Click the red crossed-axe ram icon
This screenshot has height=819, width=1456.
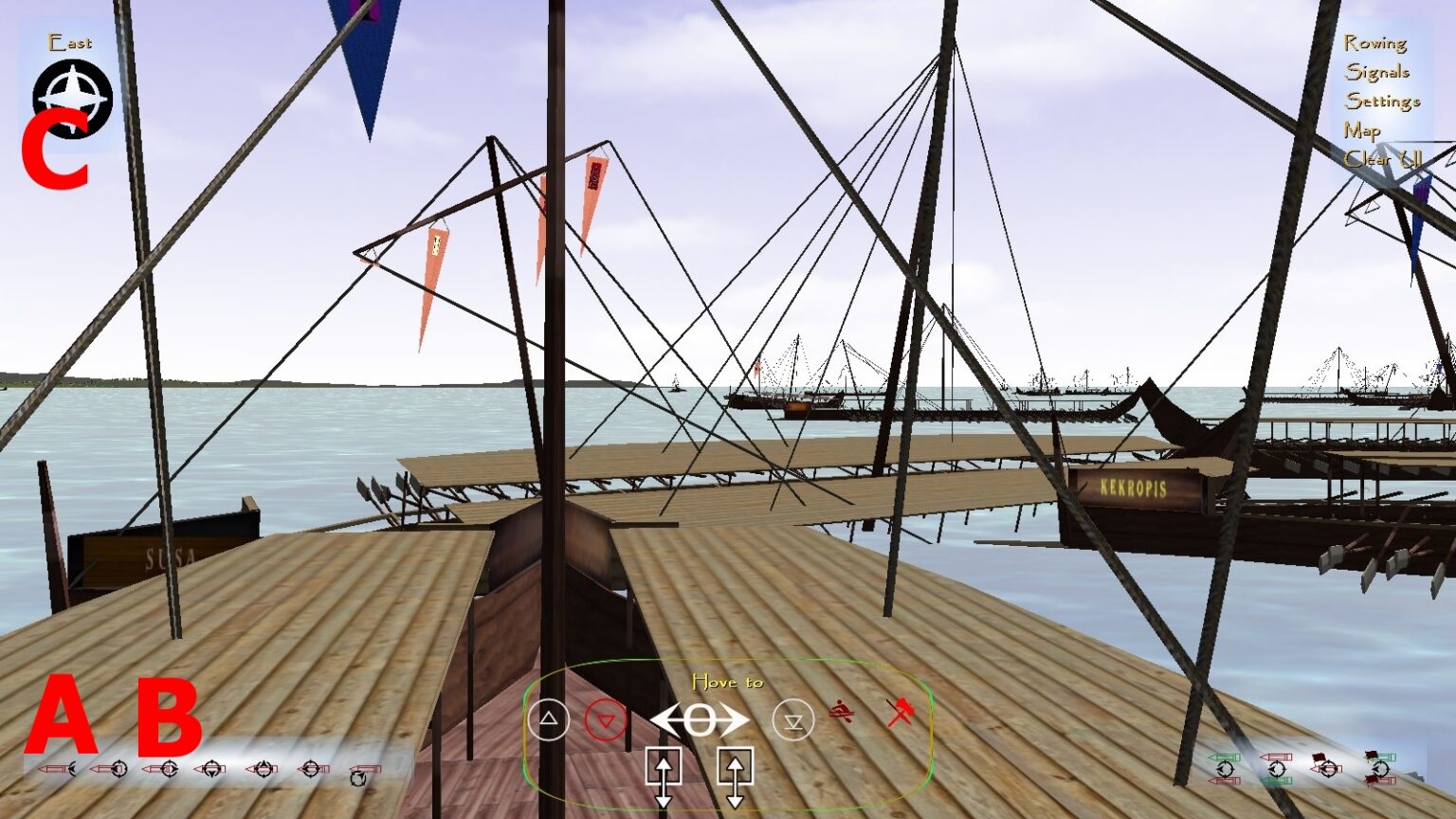tap(901, 714)
